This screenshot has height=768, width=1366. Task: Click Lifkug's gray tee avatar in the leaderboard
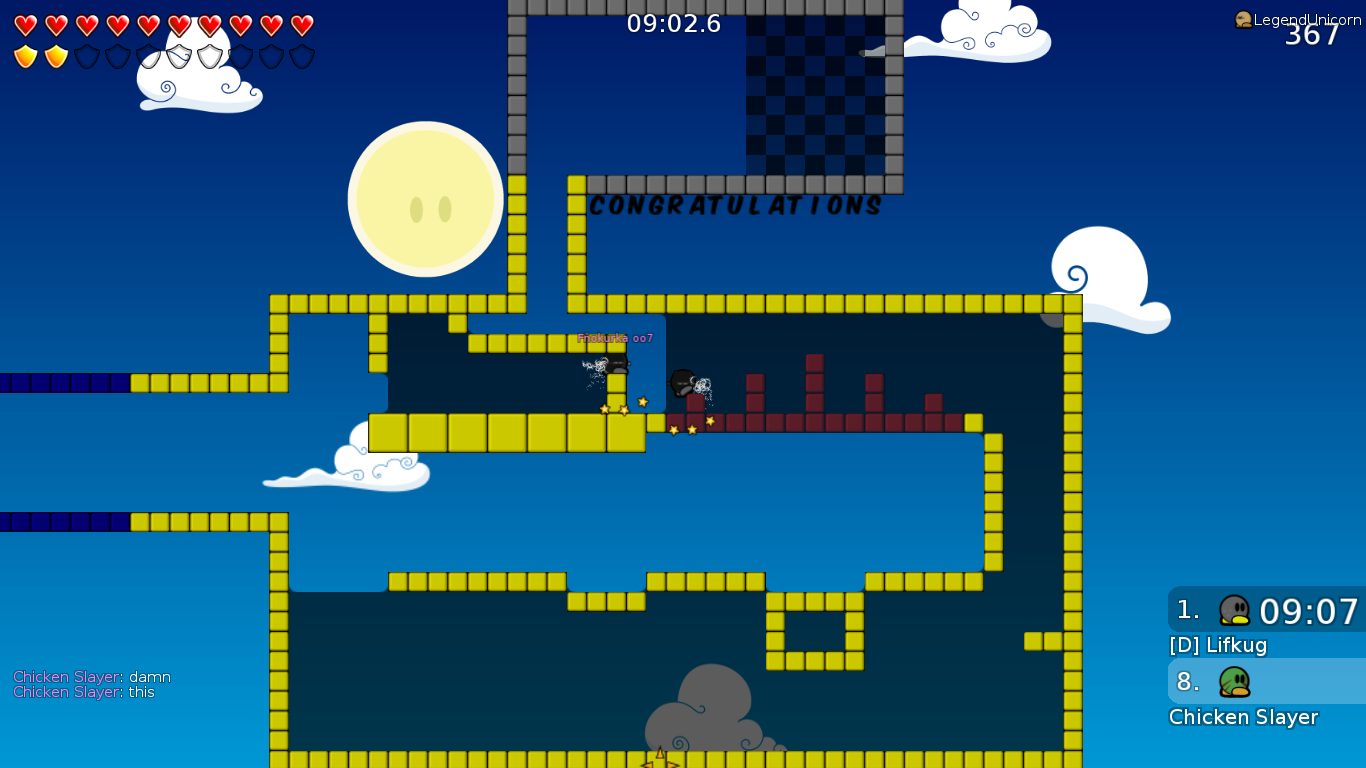(1234, 610)
